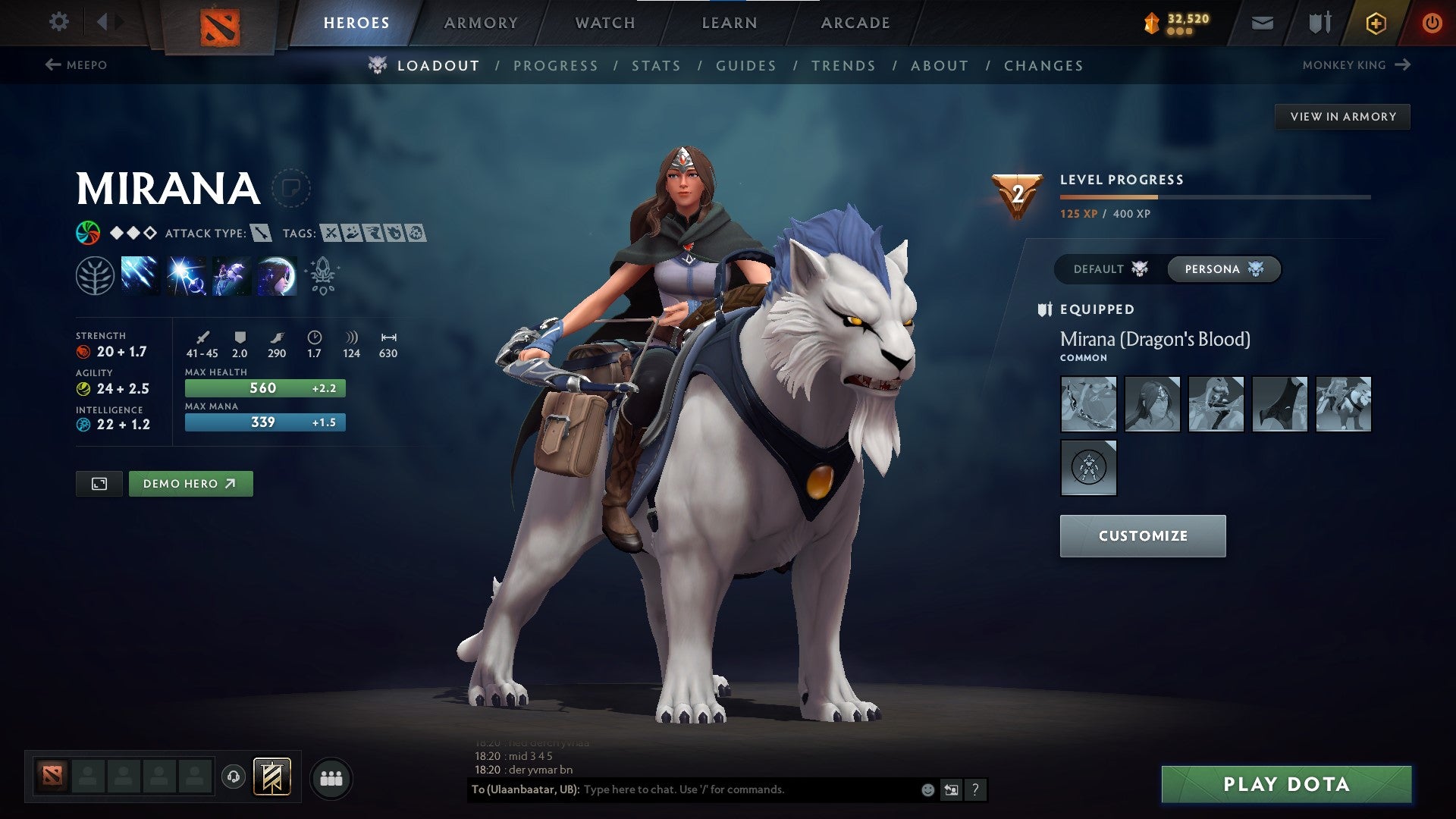This screenshot has height=819, width=1456.
Task: Select Mirana's Starstorm ability icon
Action: point(140,277)
